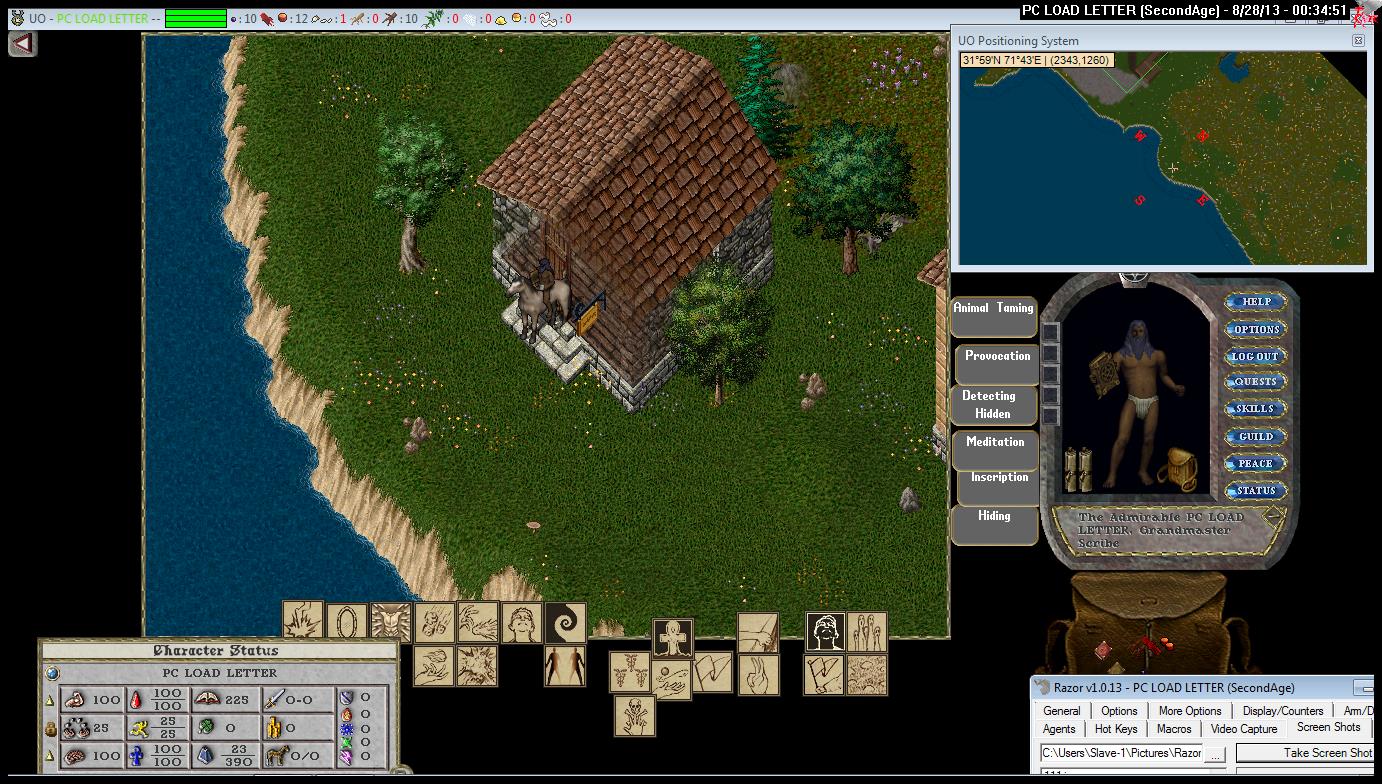
Task: Use the Detecting Hidden skill
Action: click(x=993, y=405)
